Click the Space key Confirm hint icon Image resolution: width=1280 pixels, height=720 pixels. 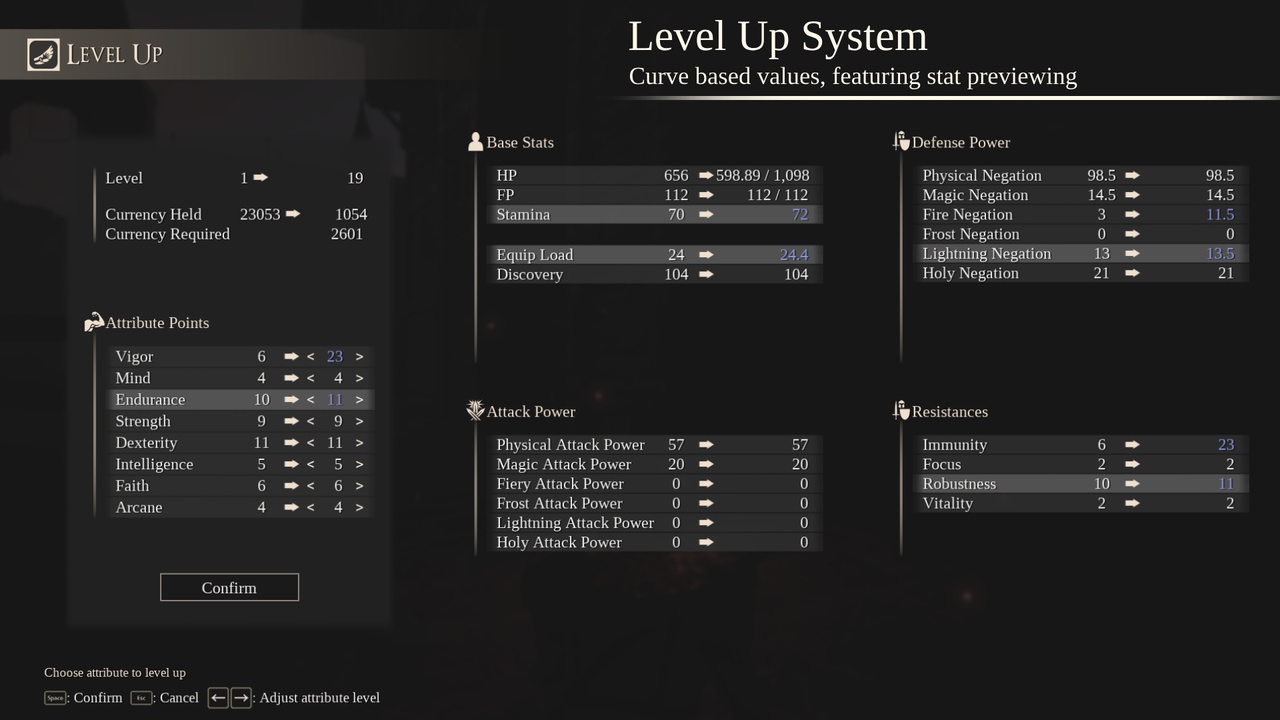[55, 698]
